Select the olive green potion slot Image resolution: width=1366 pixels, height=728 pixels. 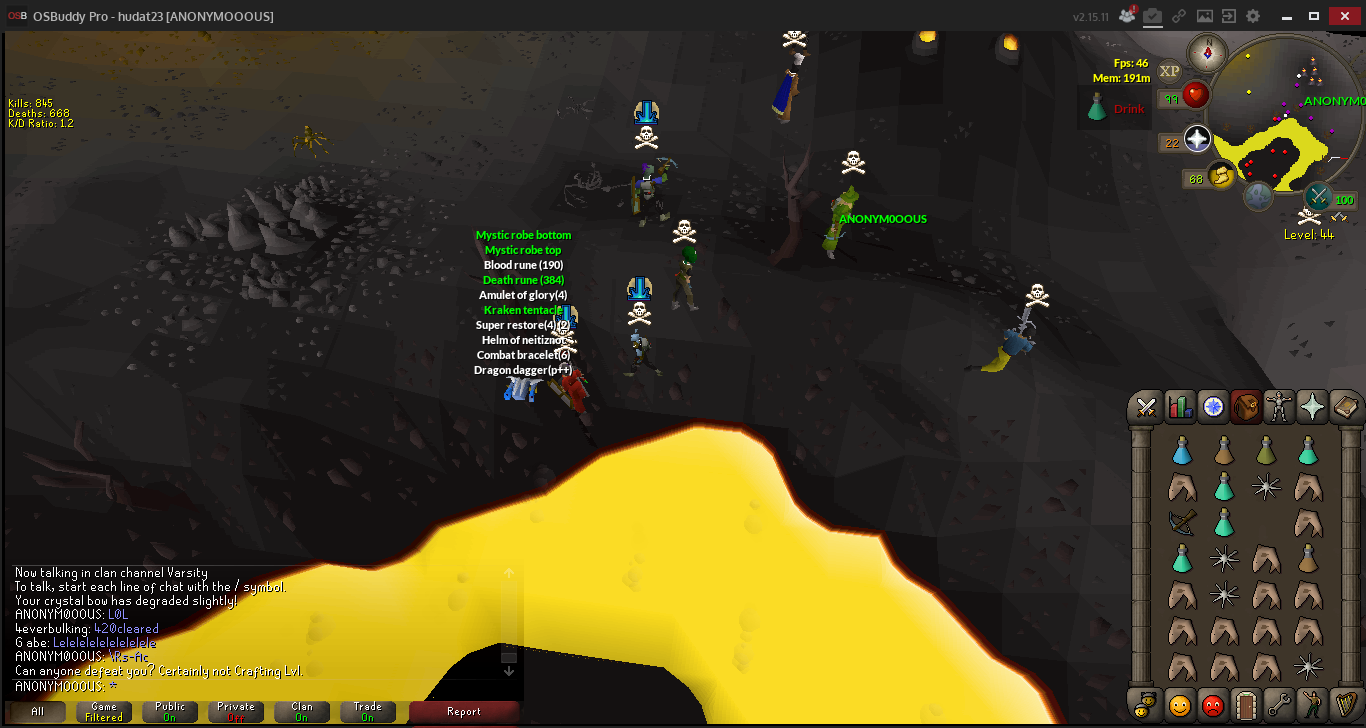pyautogui.click(x=1266, y=452)
